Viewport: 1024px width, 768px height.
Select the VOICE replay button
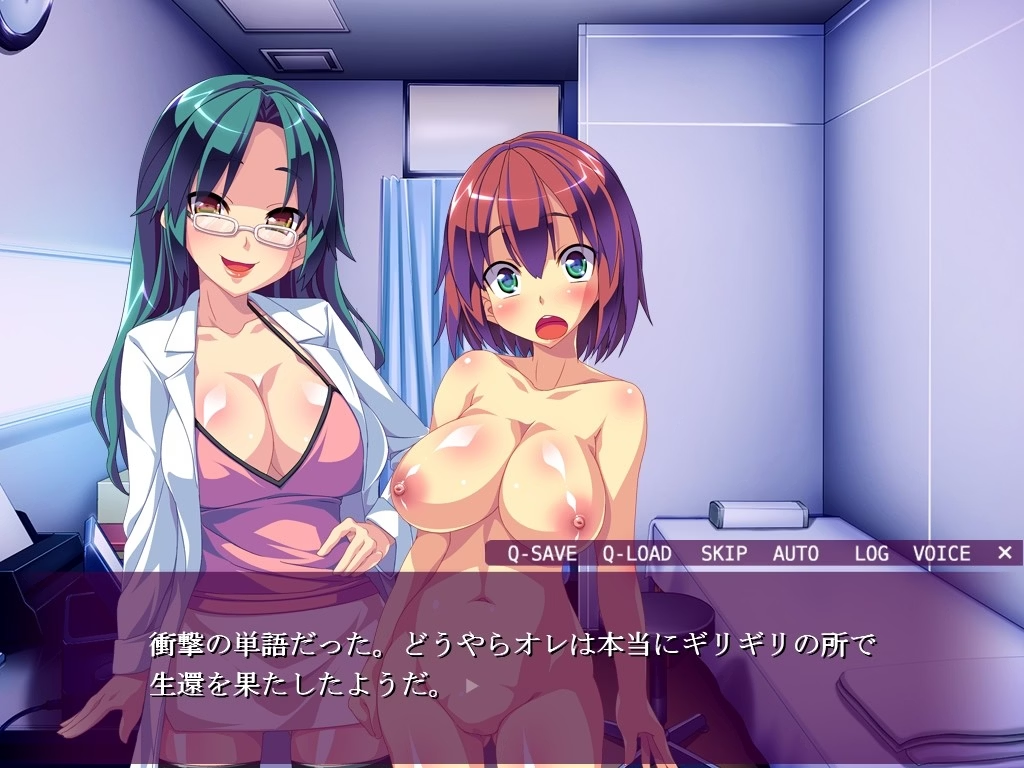click(941, 553)
